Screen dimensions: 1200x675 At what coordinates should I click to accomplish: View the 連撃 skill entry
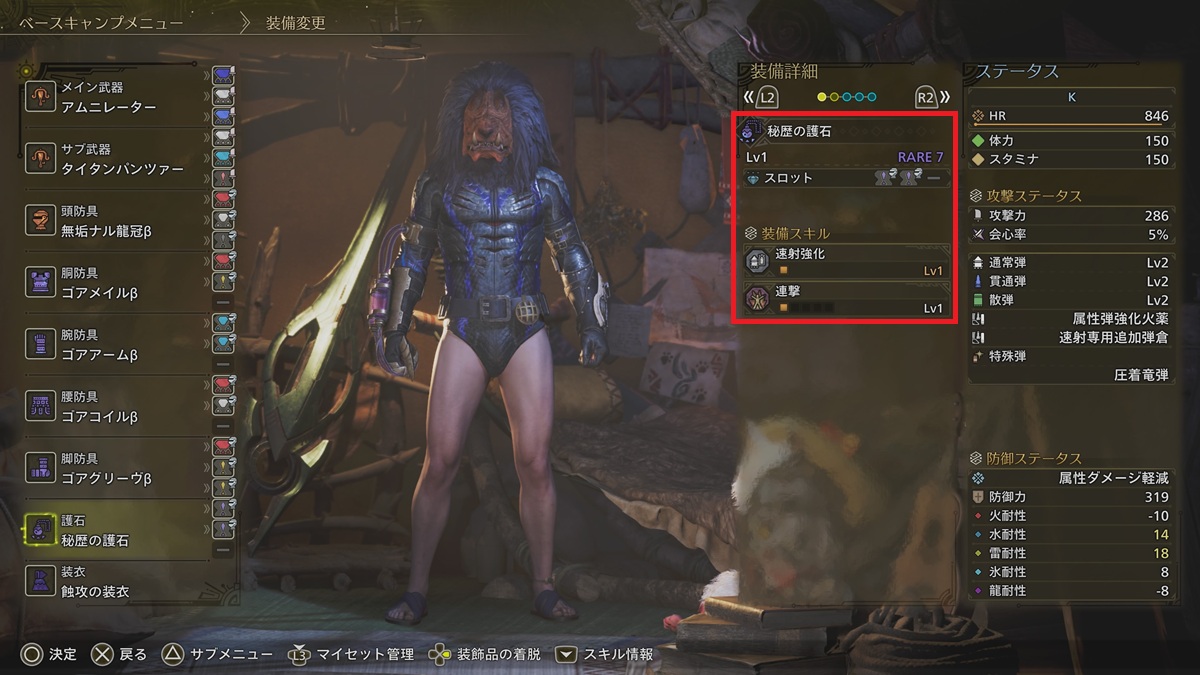tap(845, 299)
